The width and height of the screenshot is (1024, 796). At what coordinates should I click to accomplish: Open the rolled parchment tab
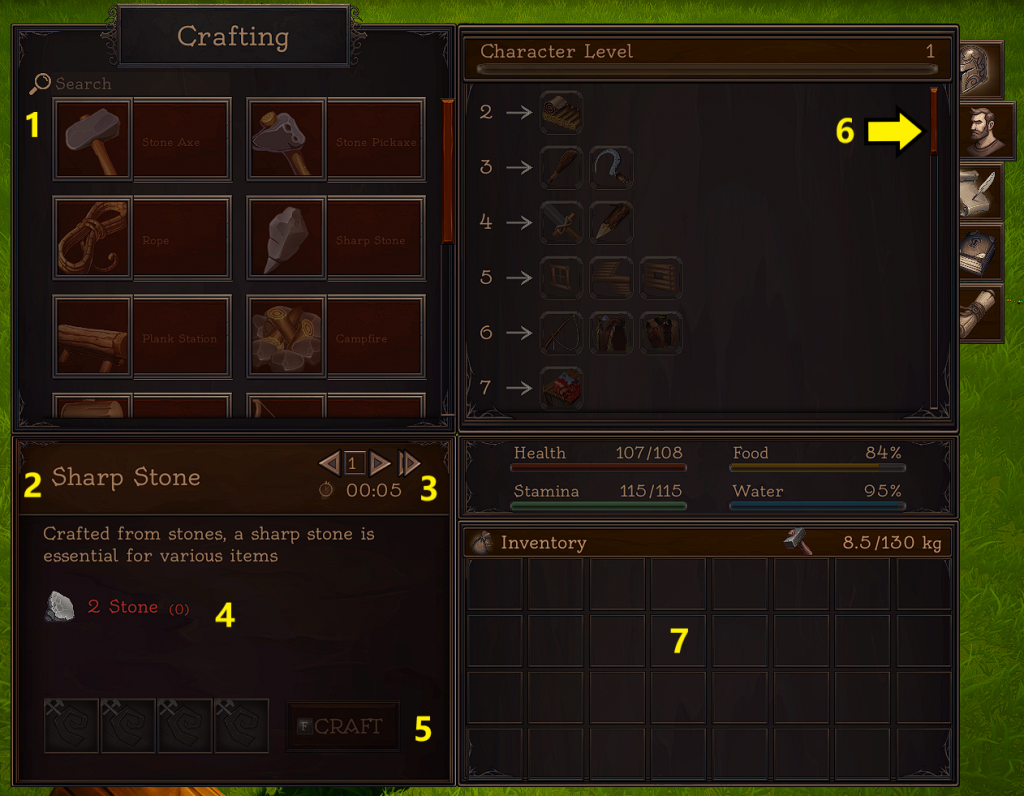[x=980, y=312]
